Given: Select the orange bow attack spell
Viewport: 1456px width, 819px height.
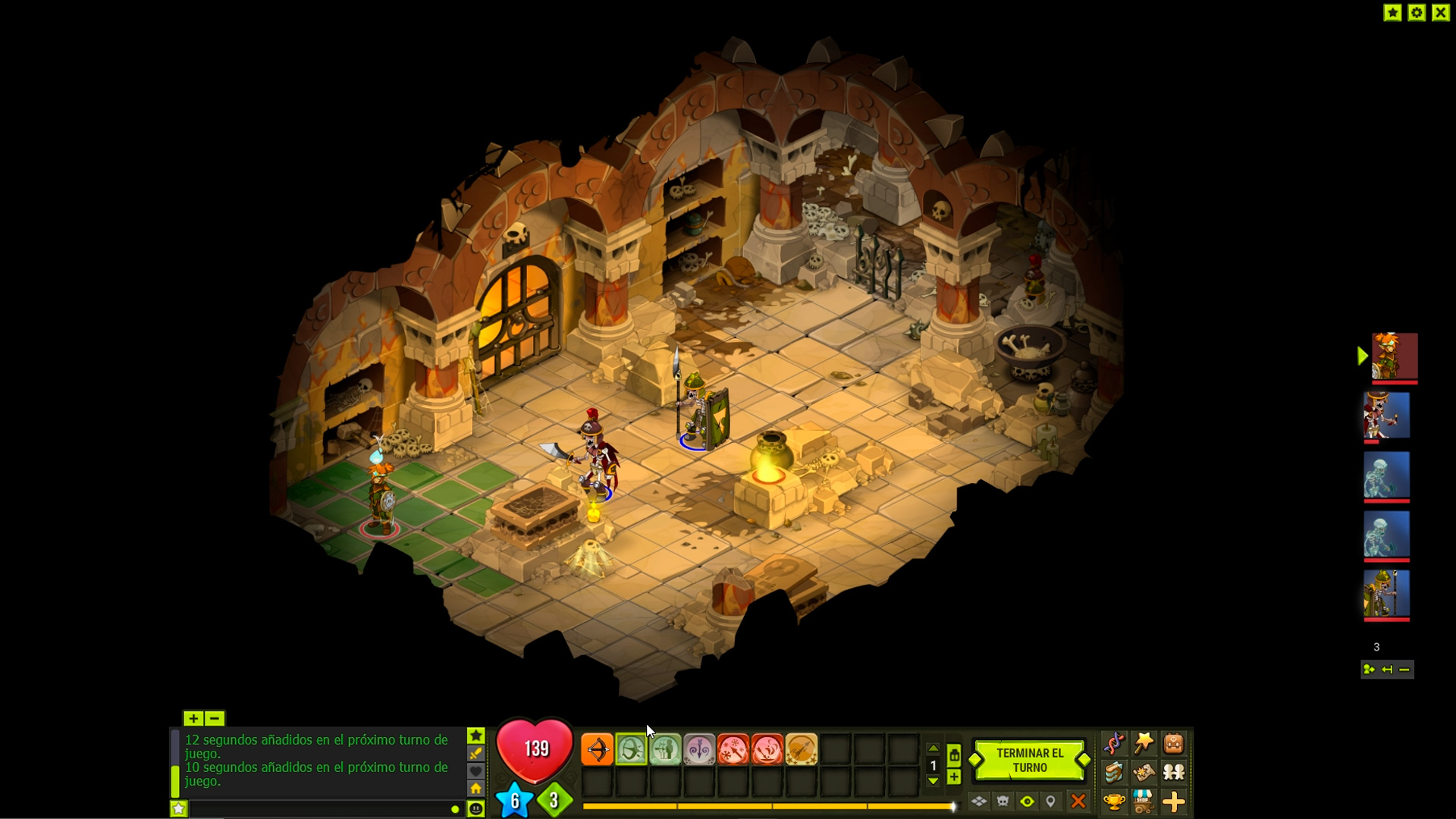Looking at the screenshot, I should [598, 750].
